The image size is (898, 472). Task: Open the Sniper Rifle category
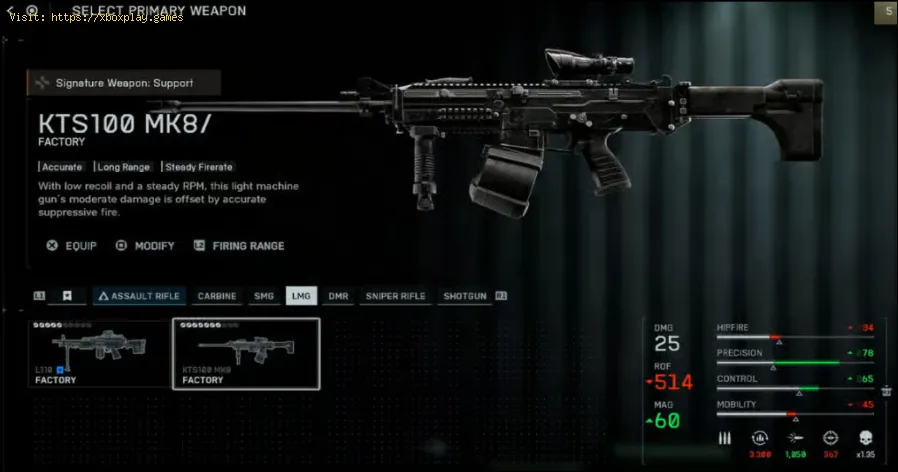[x=395, y=296]
